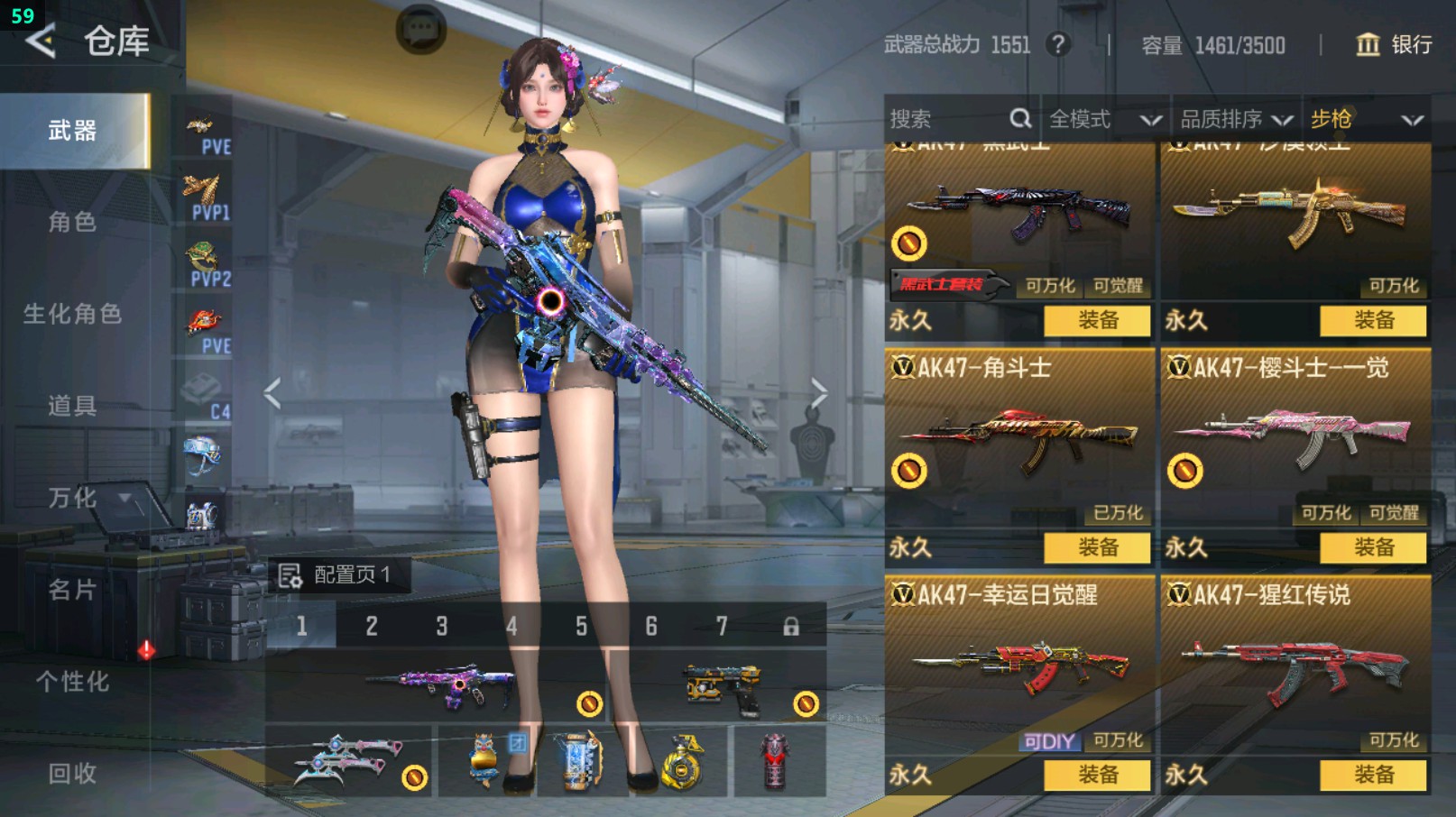Click the 搜索 weapon search field

click(x=947, y=119)
